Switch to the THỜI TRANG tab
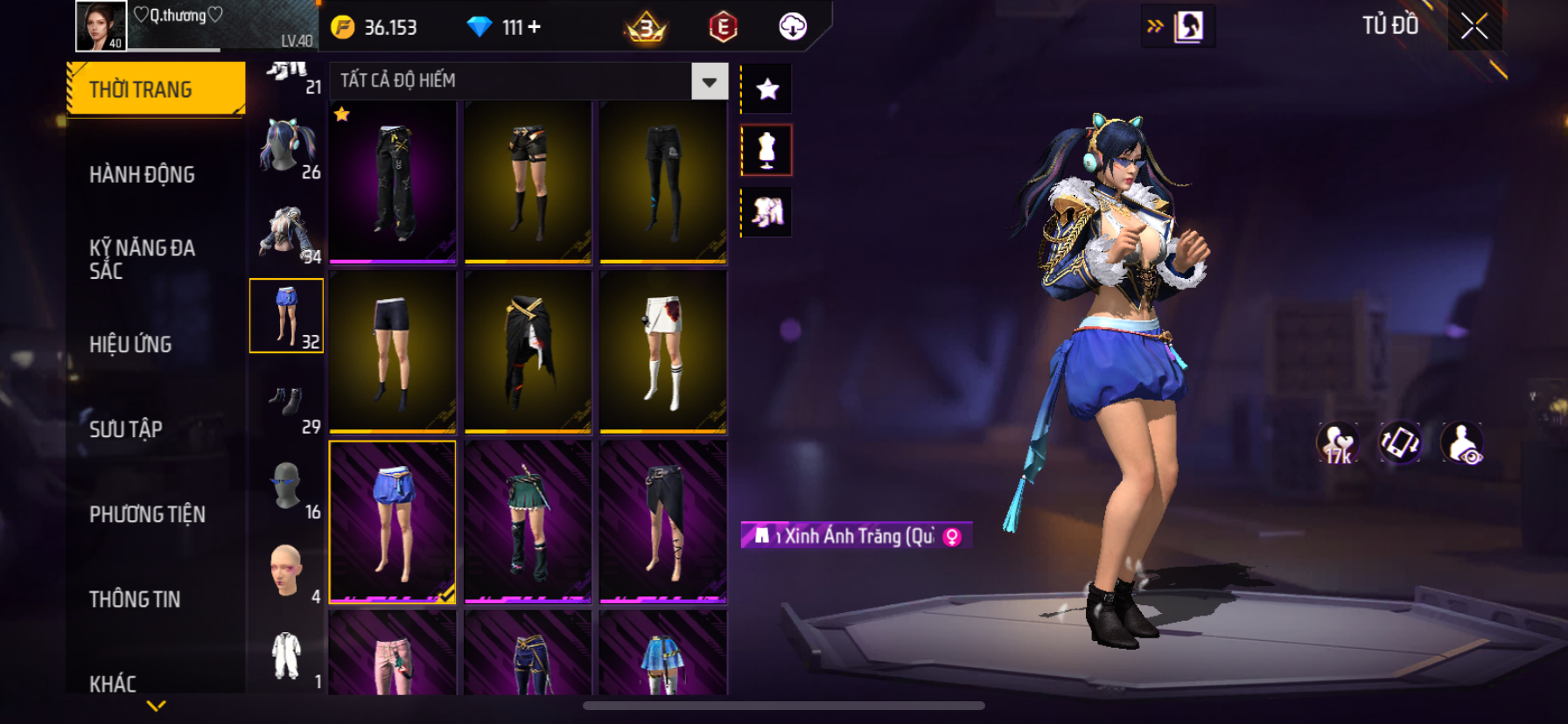Image resolution: width=1568 pixels, height=724 pixels. (x=156, y=89)
